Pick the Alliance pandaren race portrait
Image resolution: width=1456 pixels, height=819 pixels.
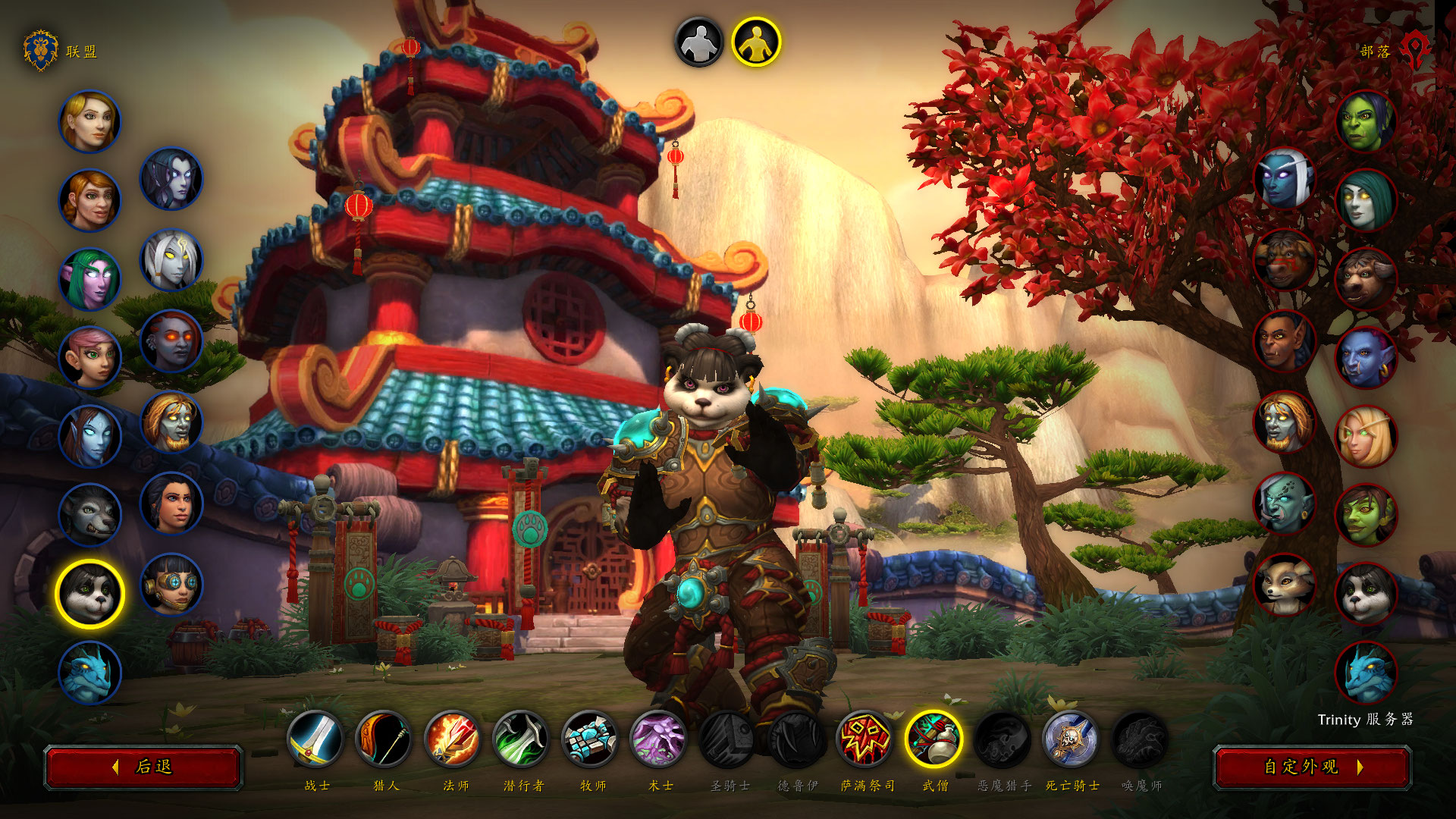89,594
